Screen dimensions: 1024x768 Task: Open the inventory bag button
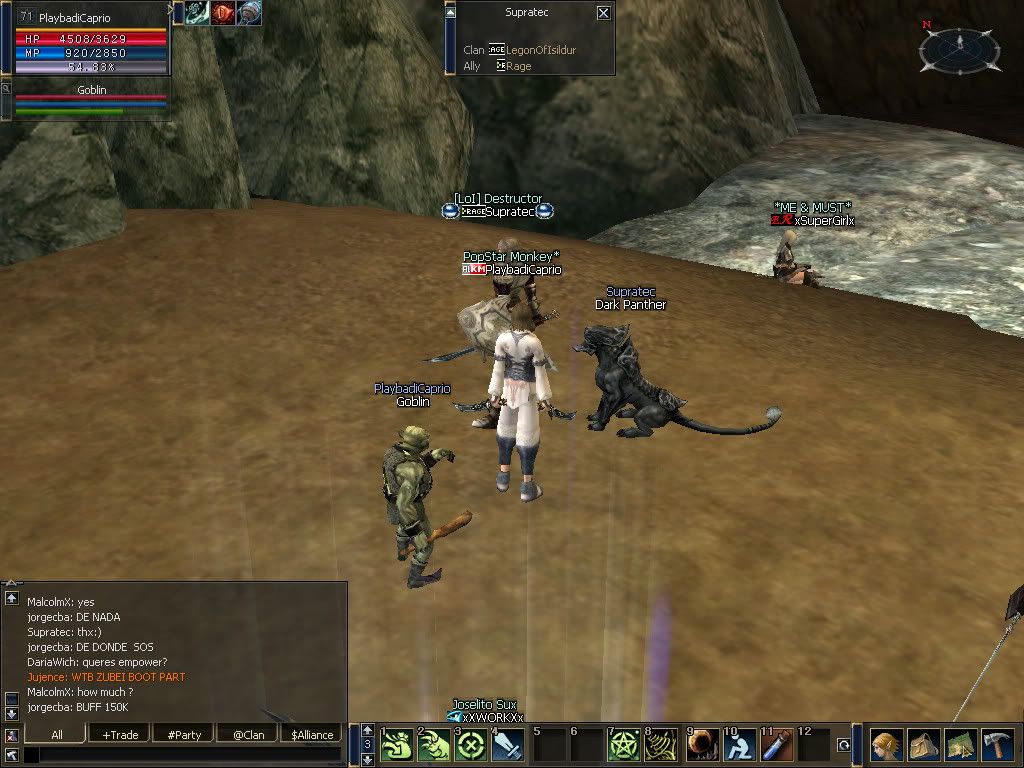pos(923,745)
